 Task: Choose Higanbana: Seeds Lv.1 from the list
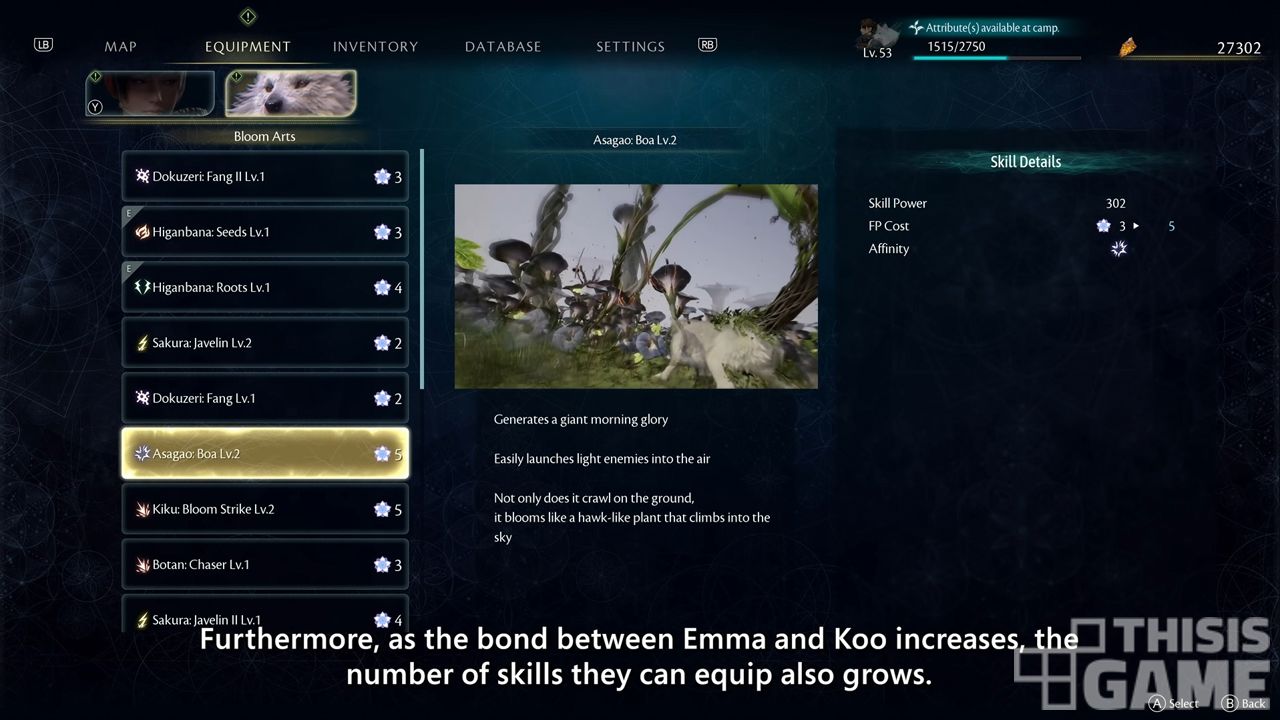point(265,232)
